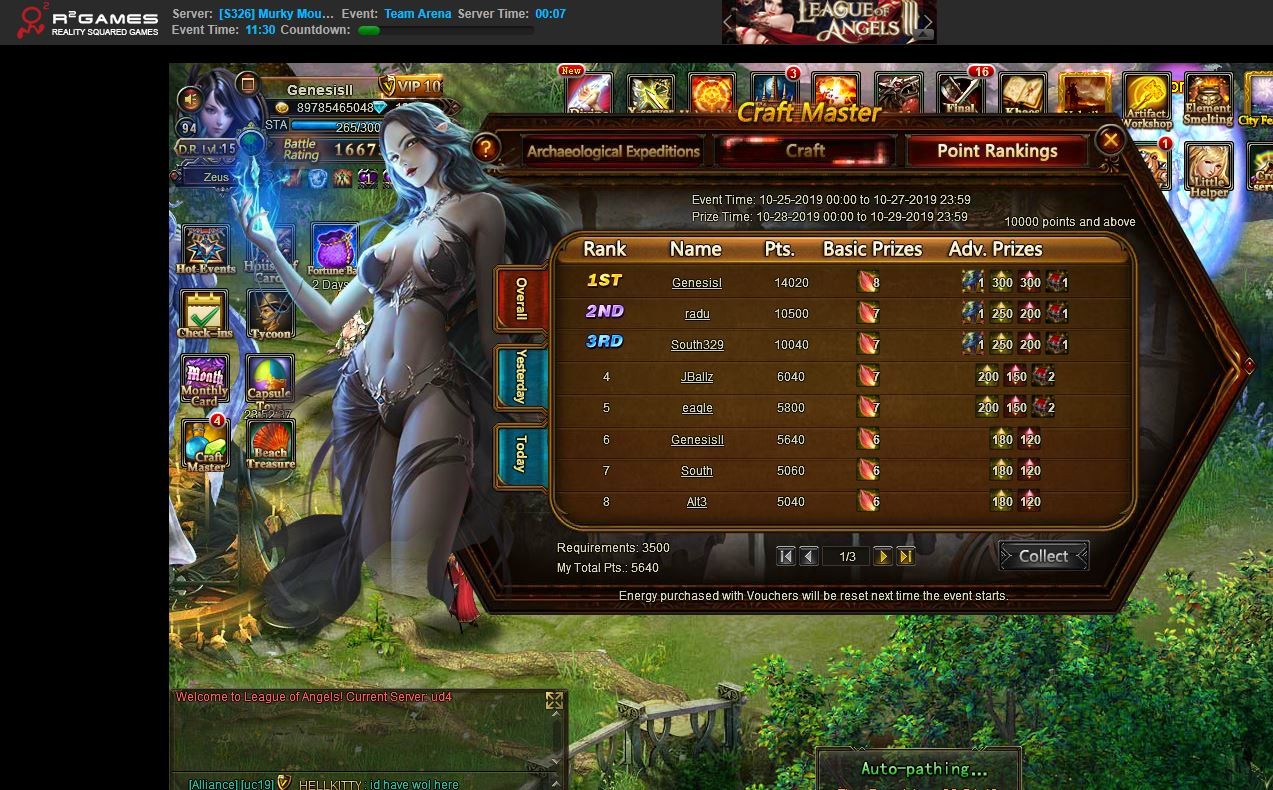
Task: Toggle the sound speaker button
Action: coord(189,99)
